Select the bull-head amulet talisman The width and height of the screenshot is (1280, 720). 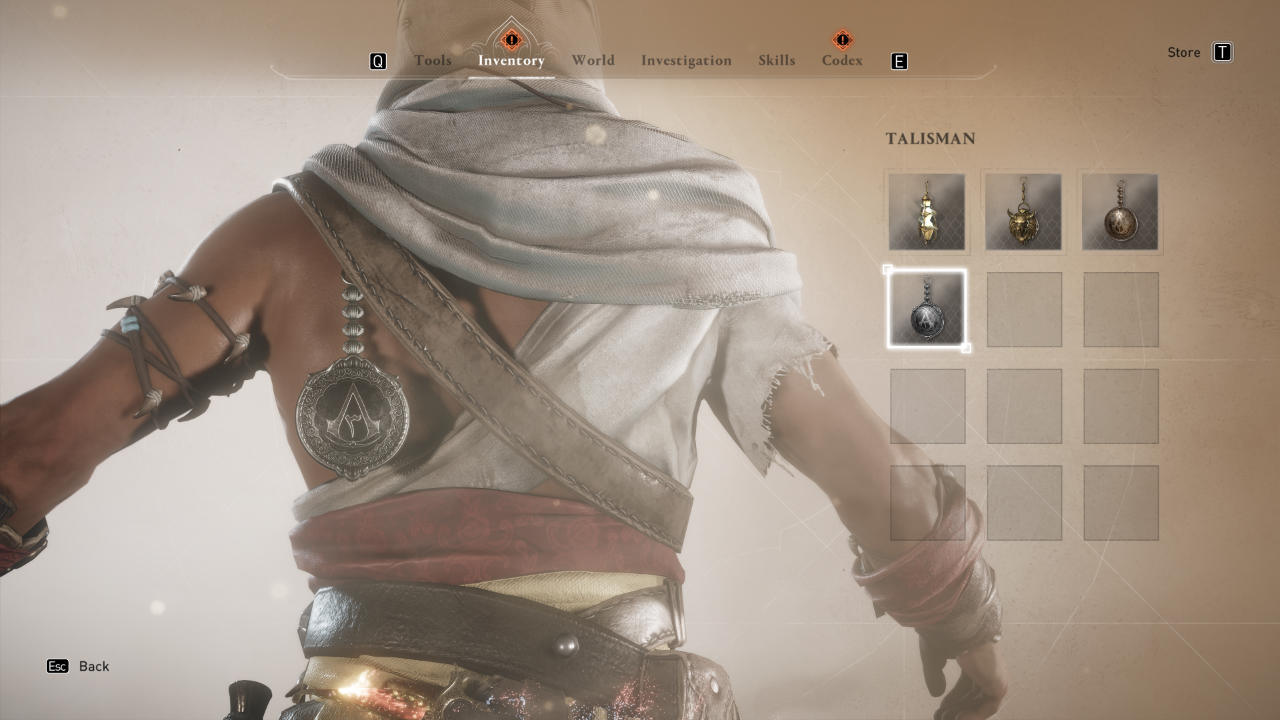(1024, 212)
